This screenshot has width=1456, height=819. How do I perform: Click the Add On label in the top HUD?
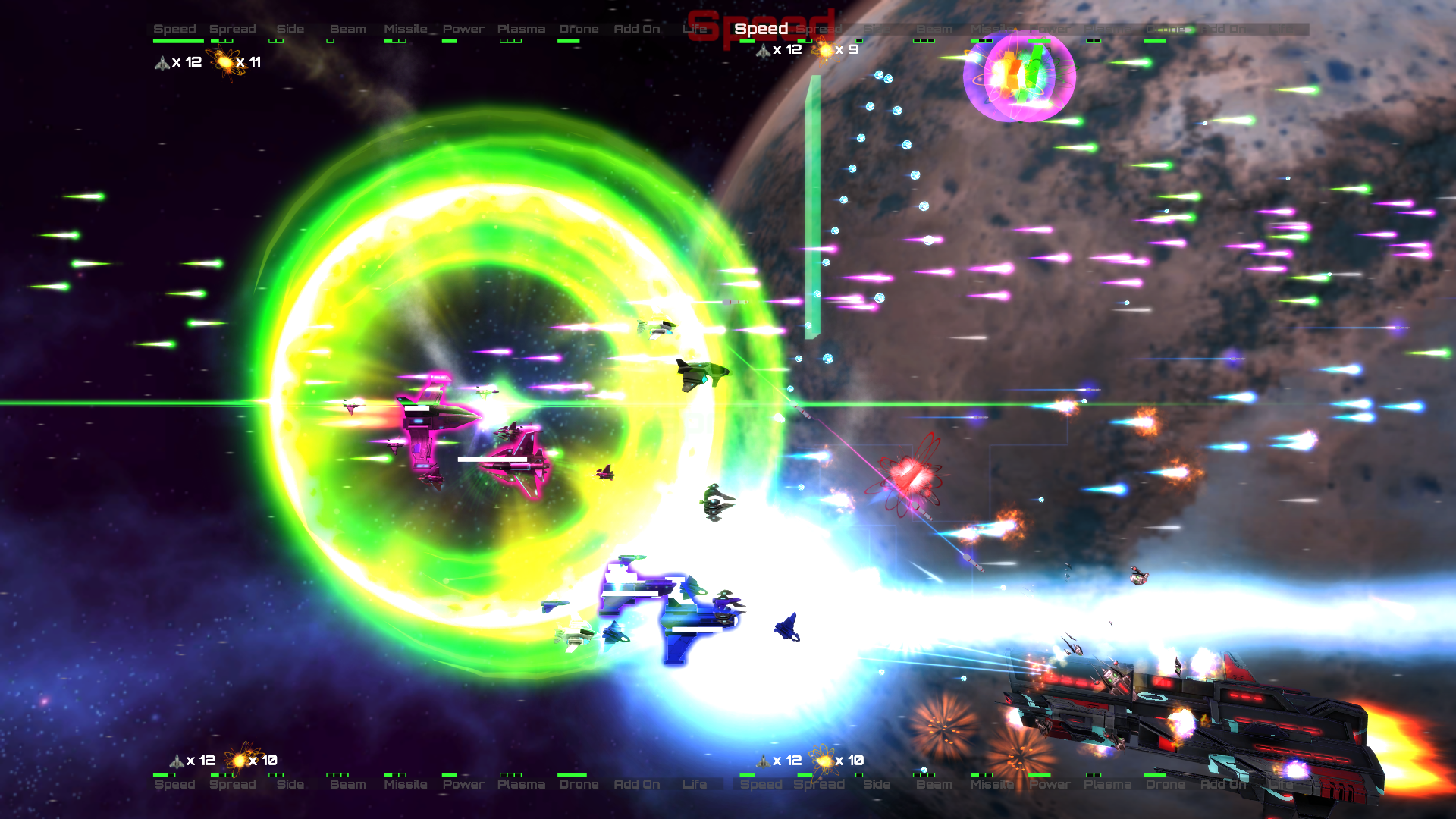pos(637,29)
